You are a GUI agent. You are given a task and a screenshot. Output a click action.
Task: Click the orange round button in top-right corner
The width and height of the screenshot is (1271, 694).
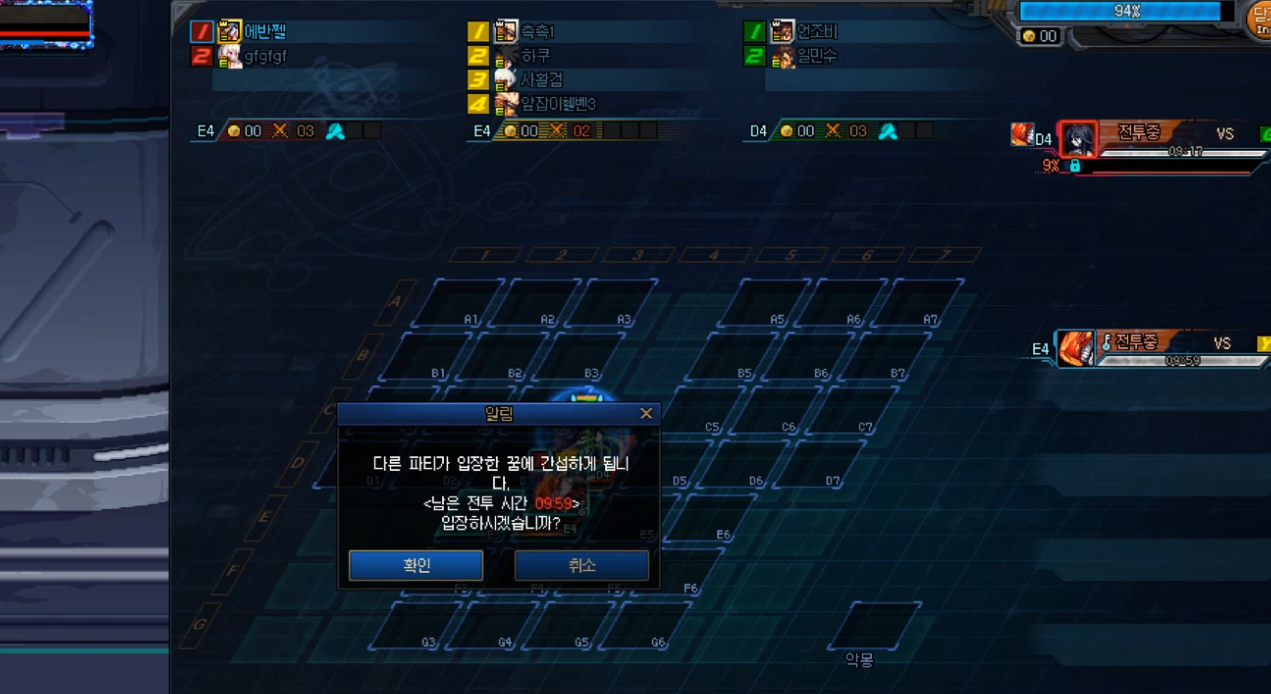point(1259,17)
